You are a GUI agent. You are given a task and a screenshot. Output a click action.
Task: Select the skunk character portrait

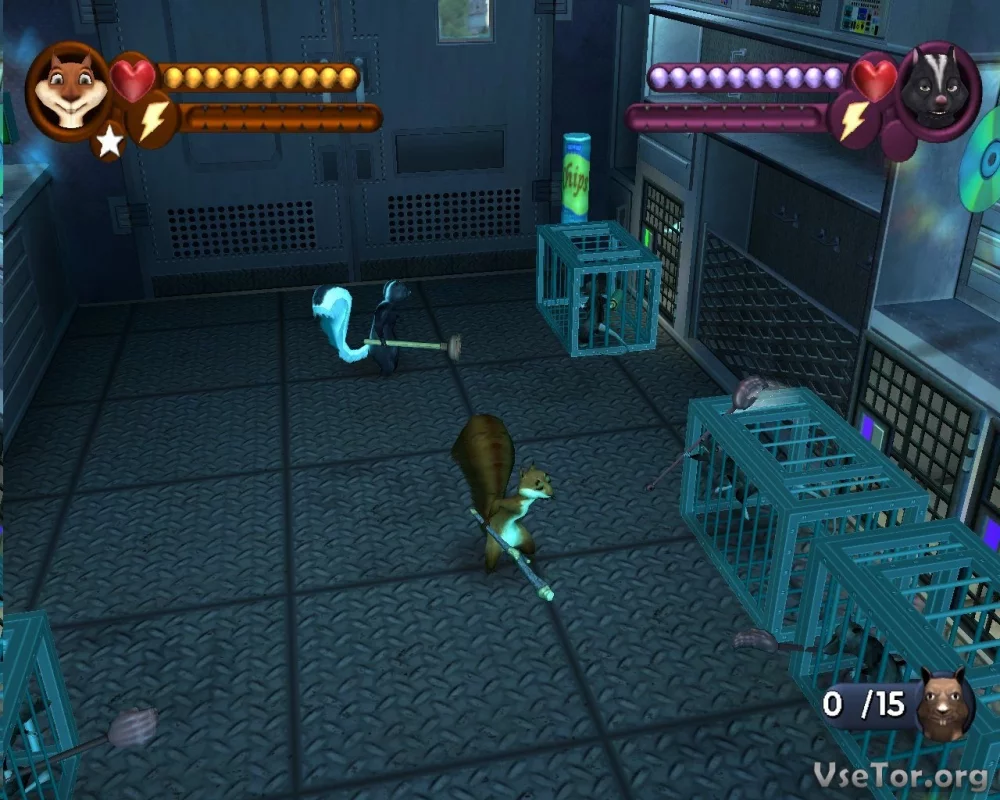tap(937, 90)
